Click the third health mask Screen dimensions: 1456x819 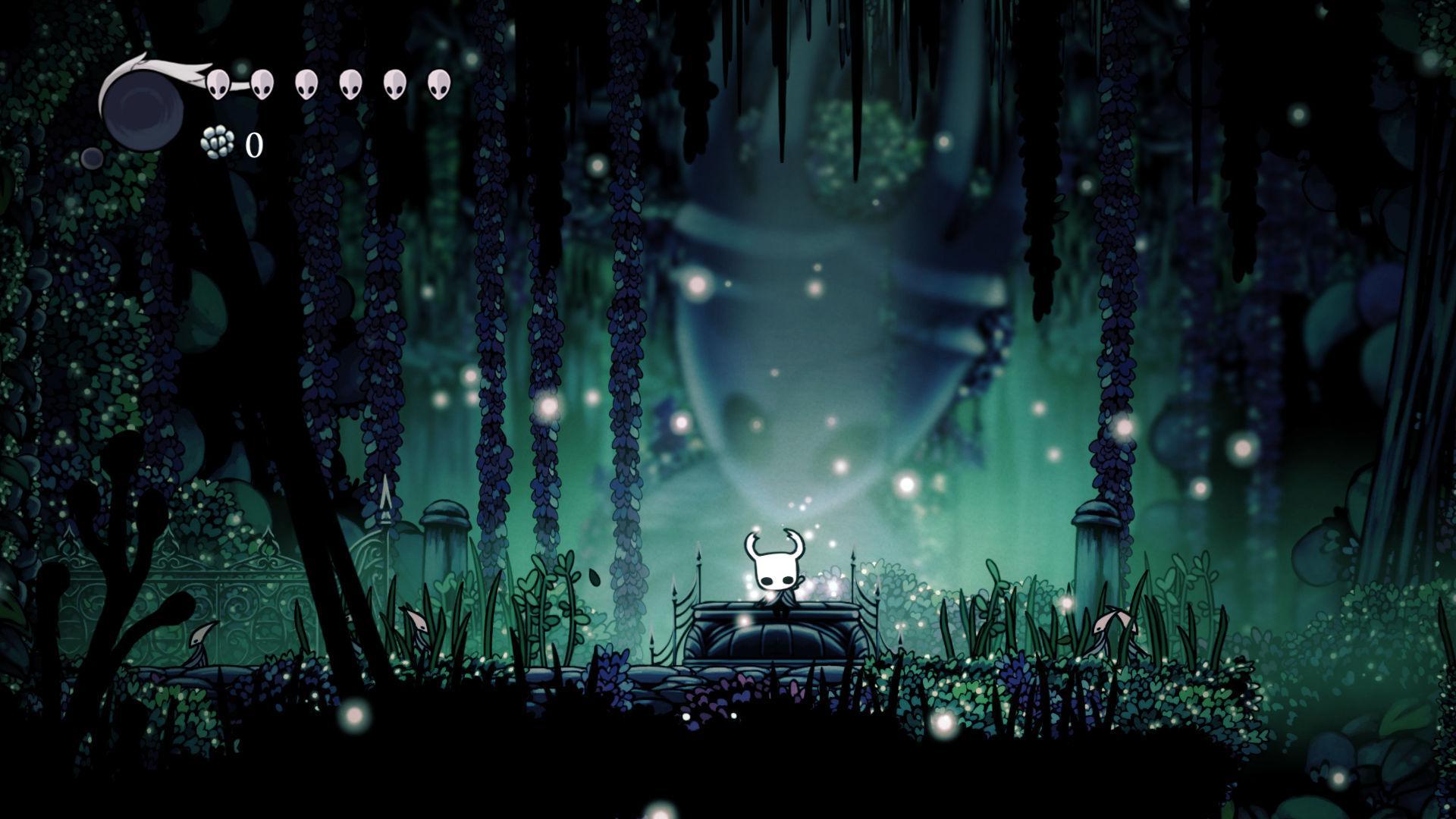click(x=307, y=83)
